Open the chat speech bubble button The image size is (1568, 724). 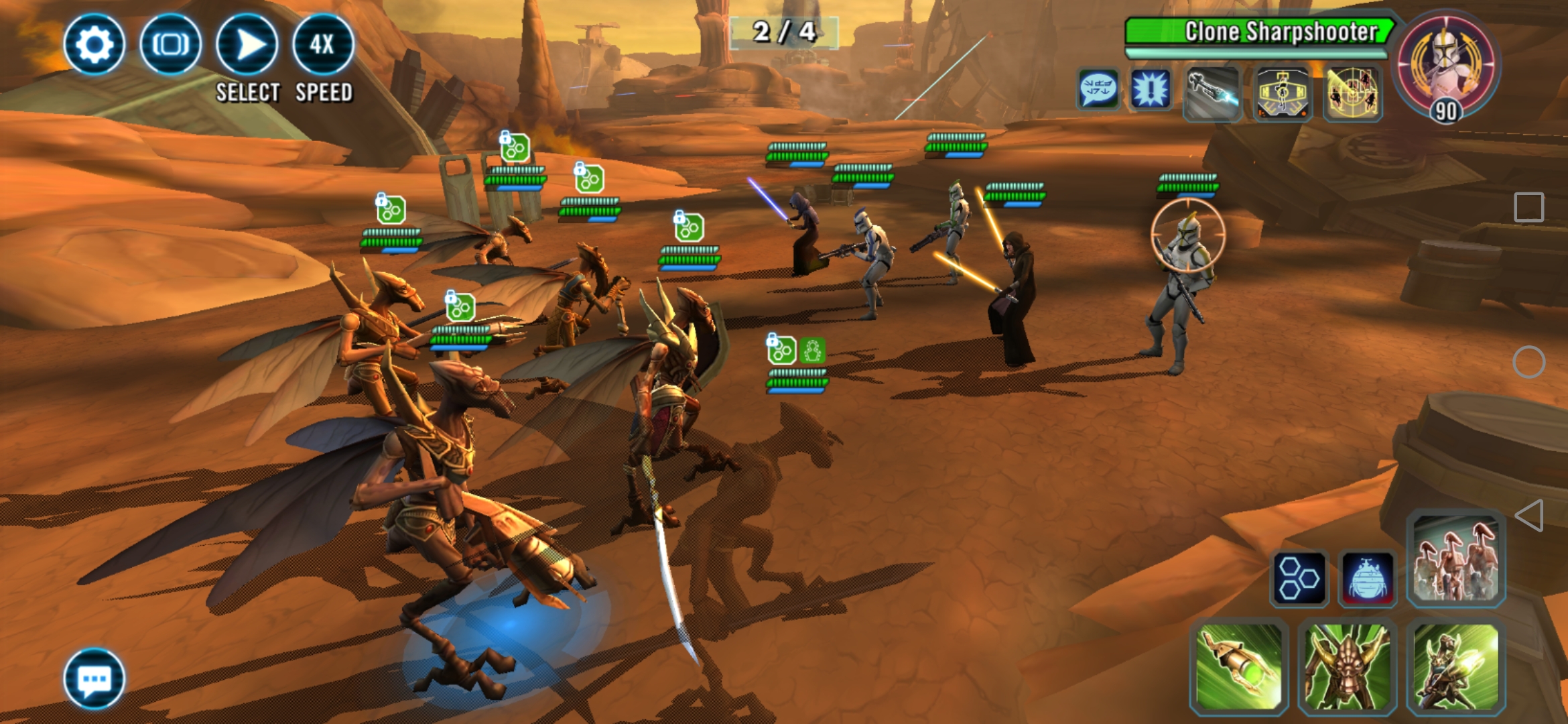[x=94, y=678]
